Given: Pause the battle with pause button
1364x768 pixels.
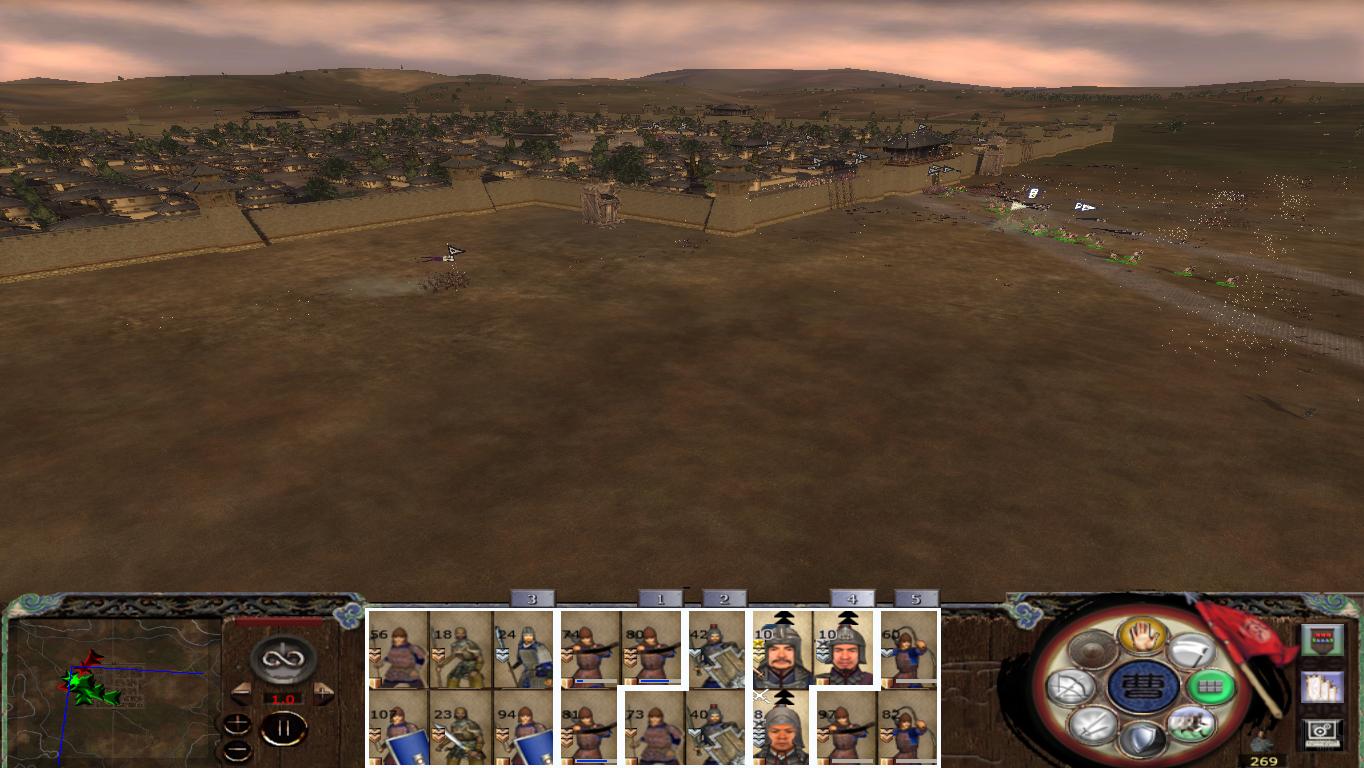Looking at the screenshot, I should (x=285, y=727).
